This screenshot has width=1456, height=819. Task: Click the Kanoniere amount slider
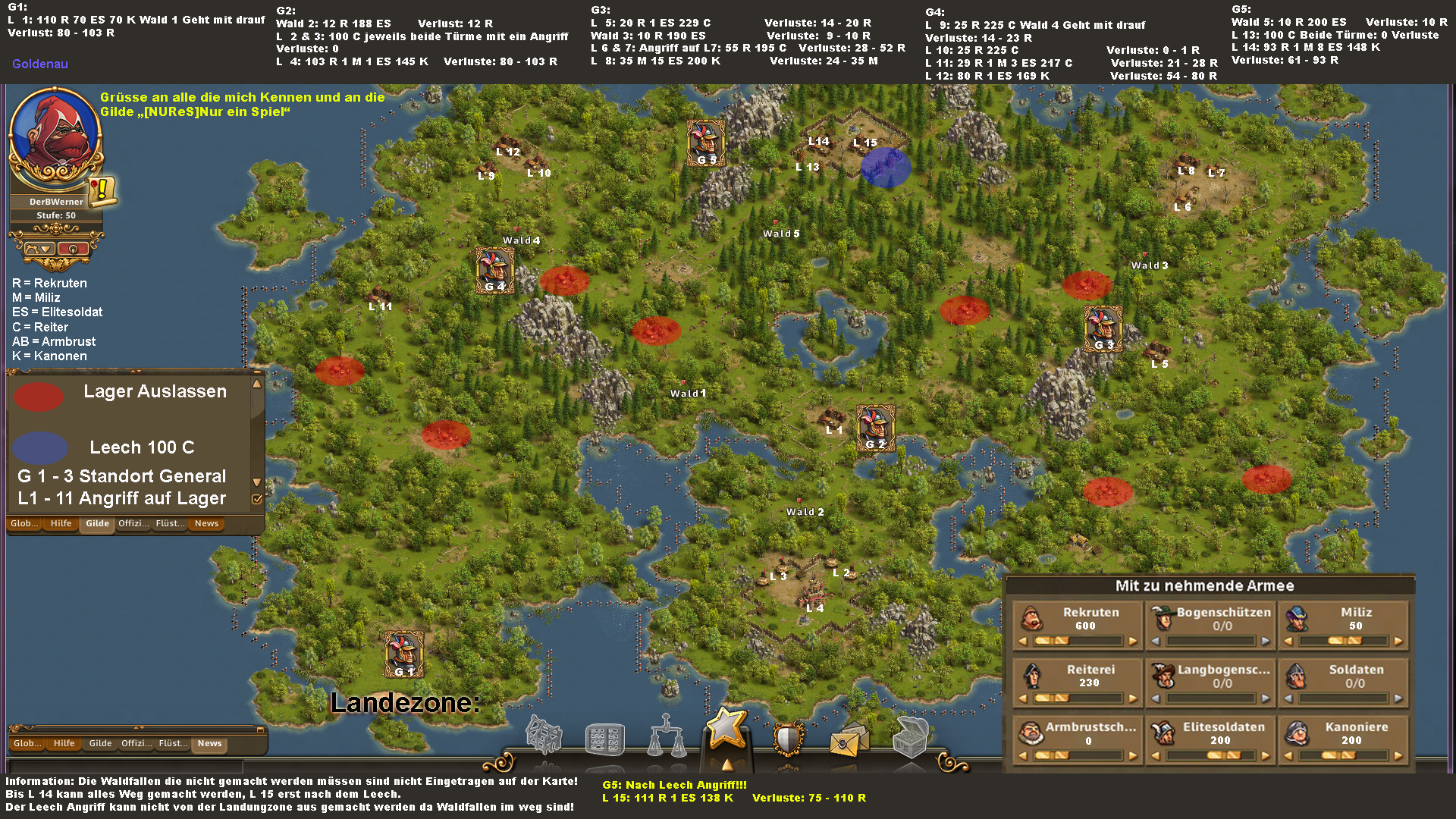(x=1343, y=755)
